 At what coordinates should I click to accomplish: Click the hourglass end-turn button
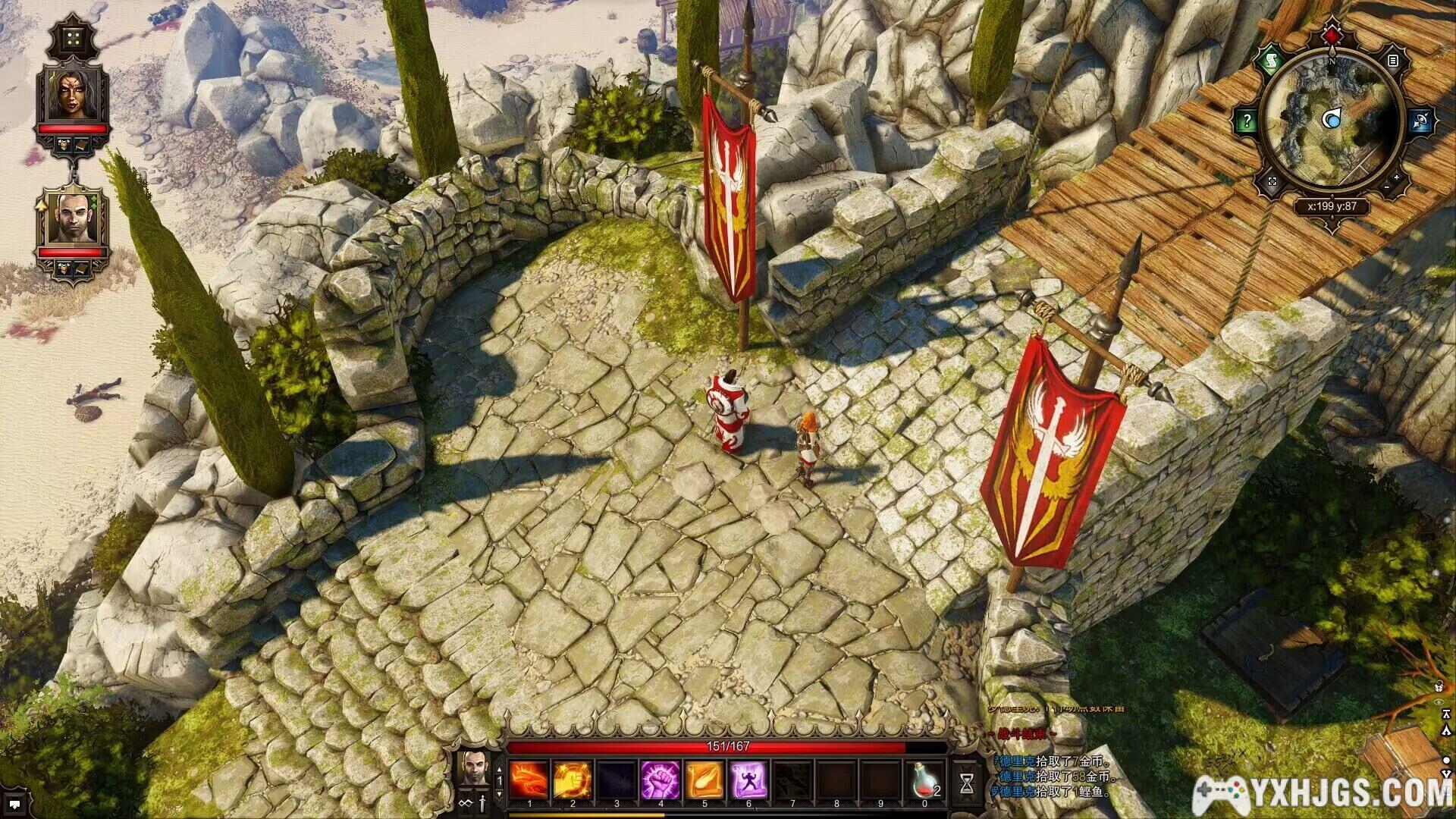pos(967,783)
